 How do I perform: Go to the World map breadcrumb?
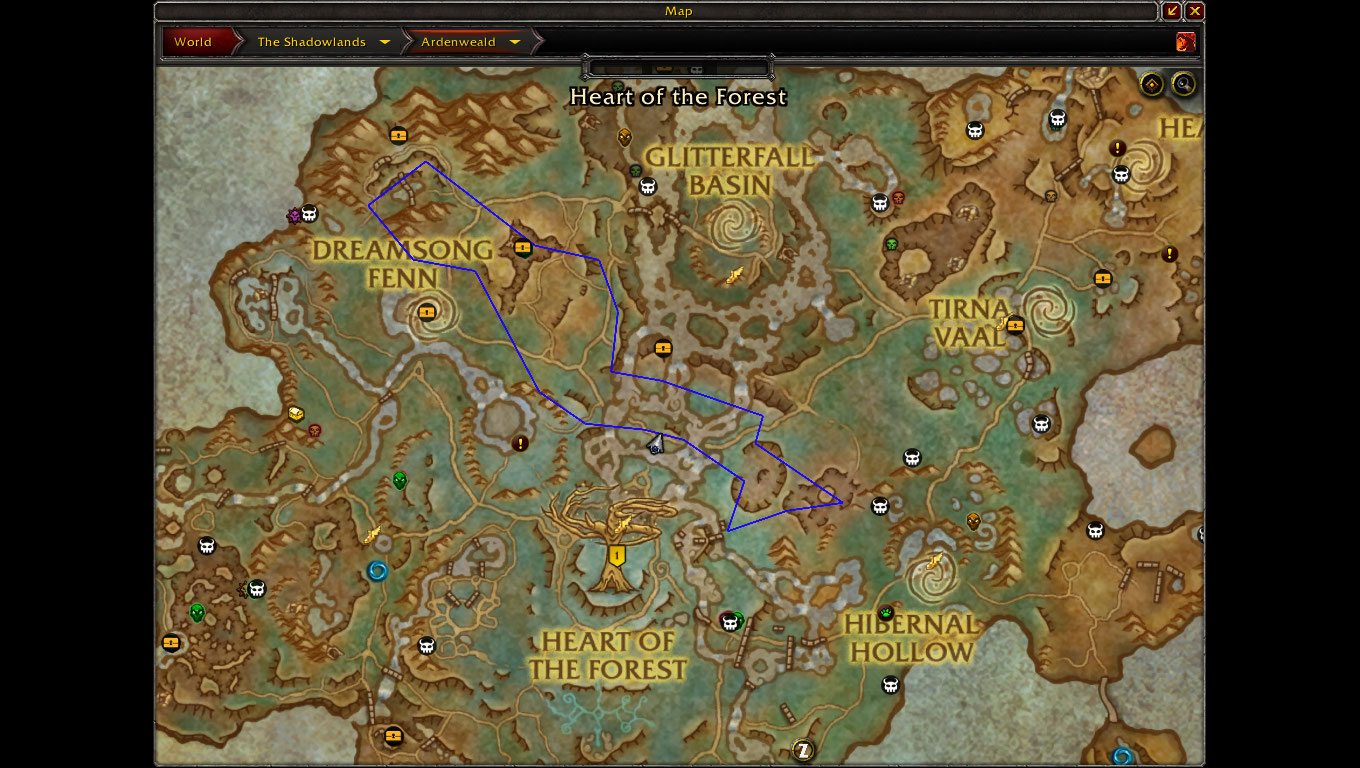193,42
